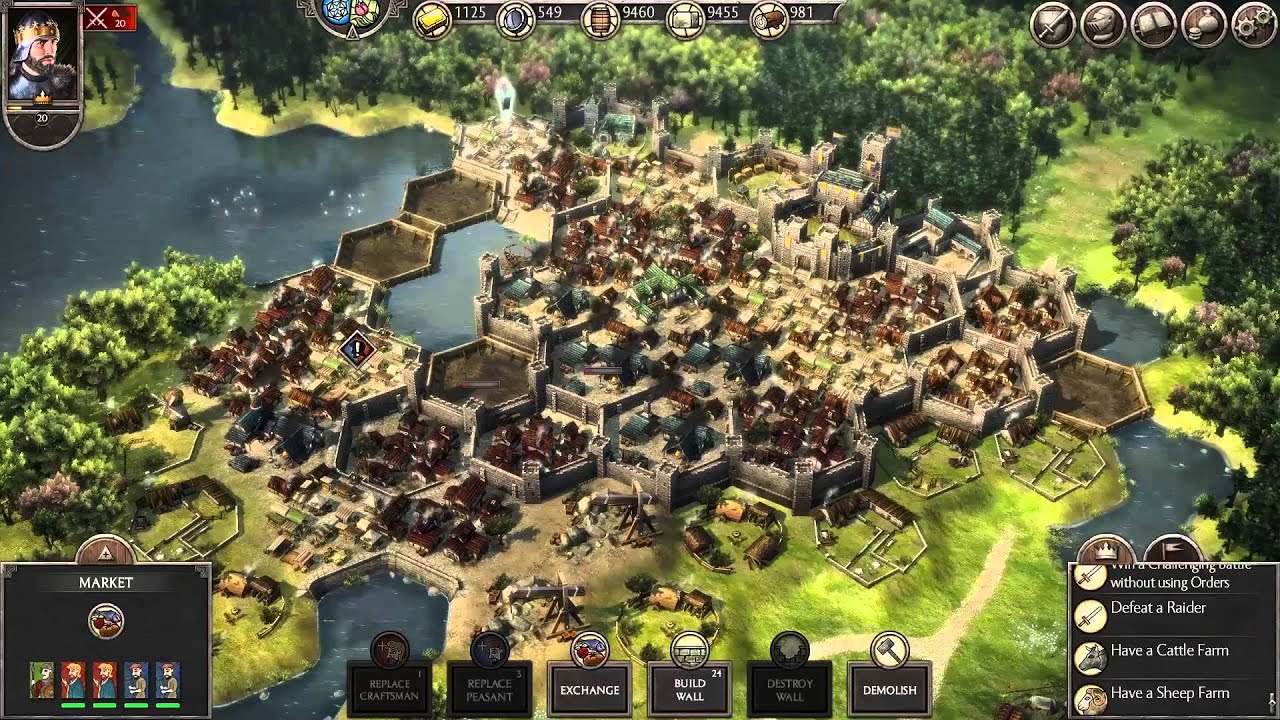Select the Defeat a Raider objective
The width and height of the screenshot is (1280, 720).
click(1158, 608)
